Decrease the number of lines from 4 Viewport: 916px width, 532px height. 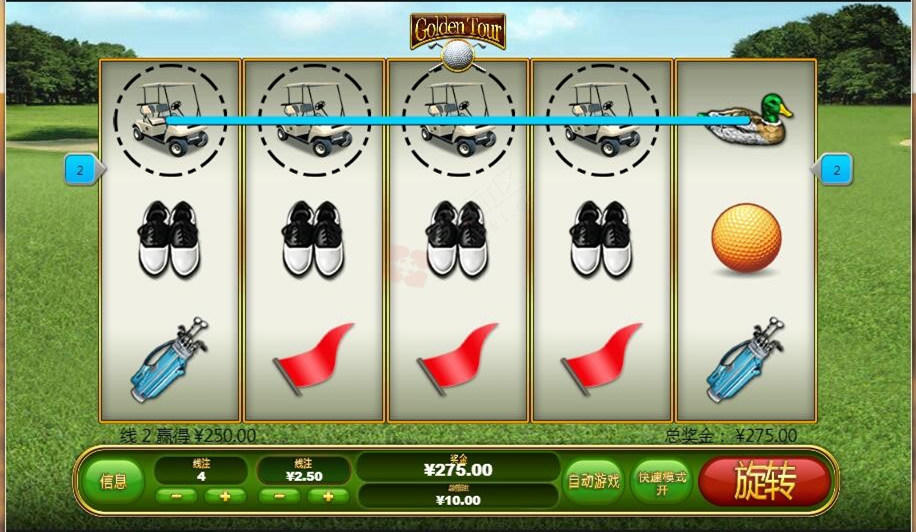(177, 496)
